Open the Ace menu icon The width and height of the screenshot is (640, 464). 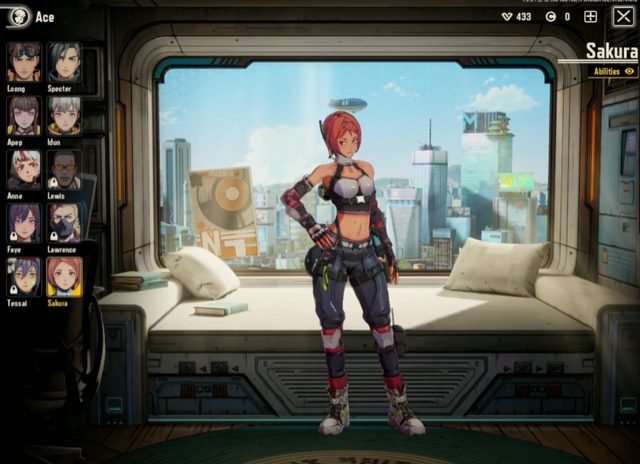(x=17, y=17)
